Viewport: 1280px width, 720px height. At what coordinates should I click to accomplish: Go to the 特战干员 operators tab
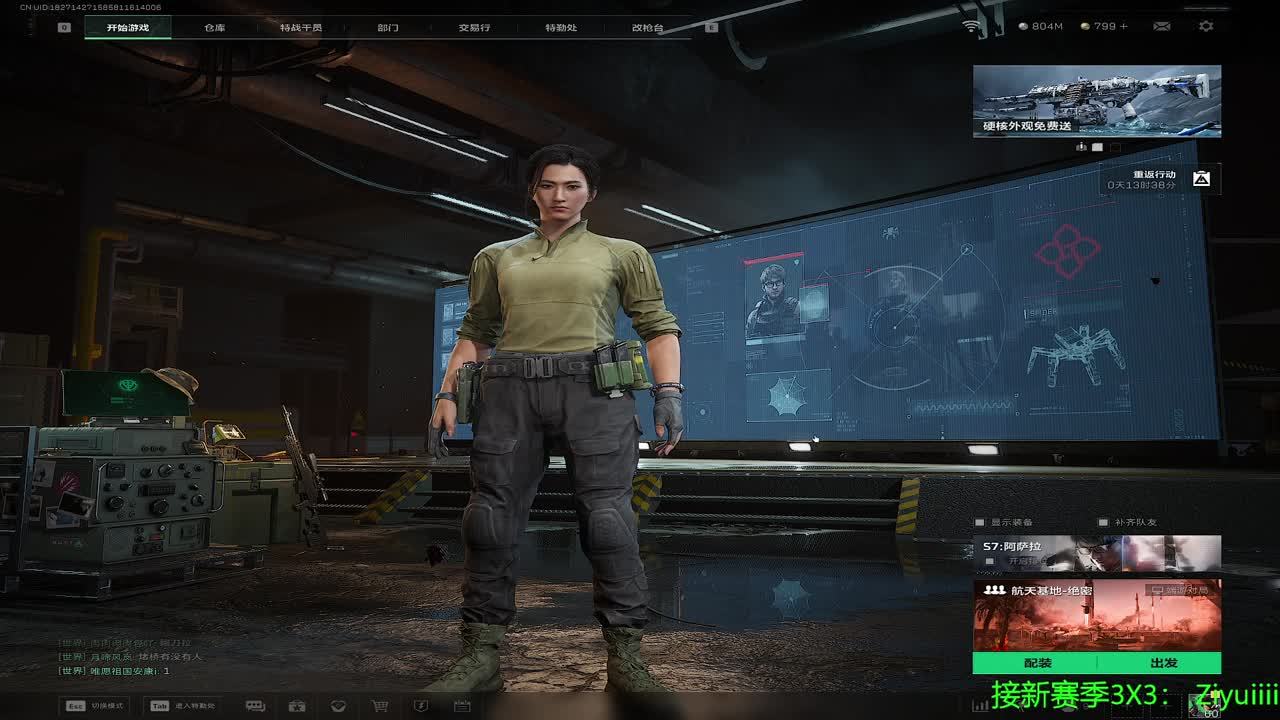tap(301, 27)
